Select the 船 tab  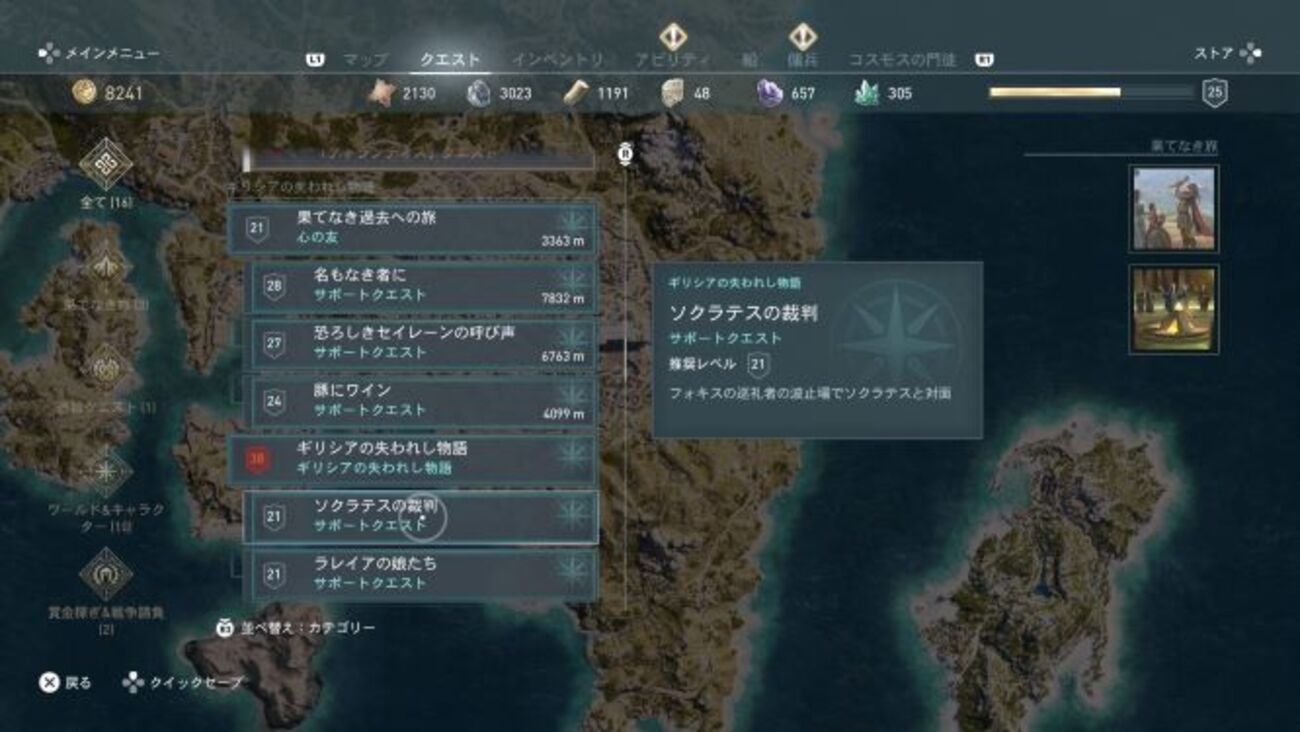coord(749,60)
